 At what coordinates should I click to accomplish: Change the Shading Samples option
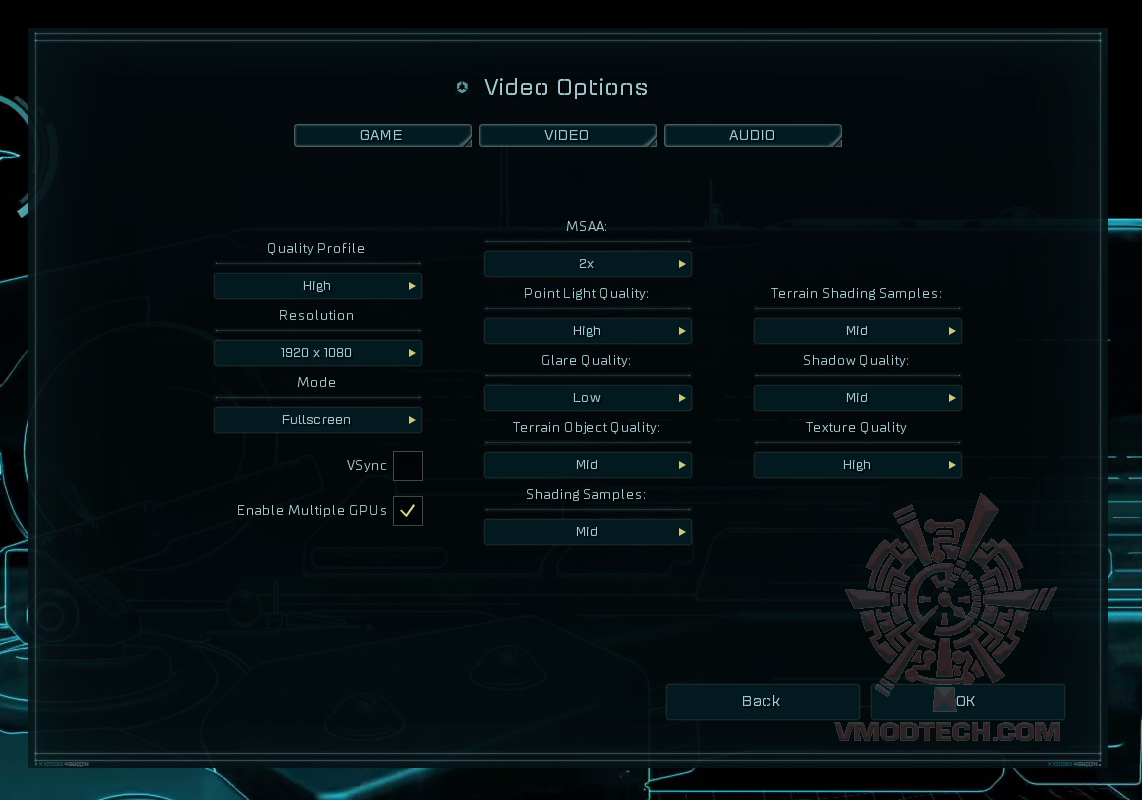pyautogui.click(x=588, y=532)
